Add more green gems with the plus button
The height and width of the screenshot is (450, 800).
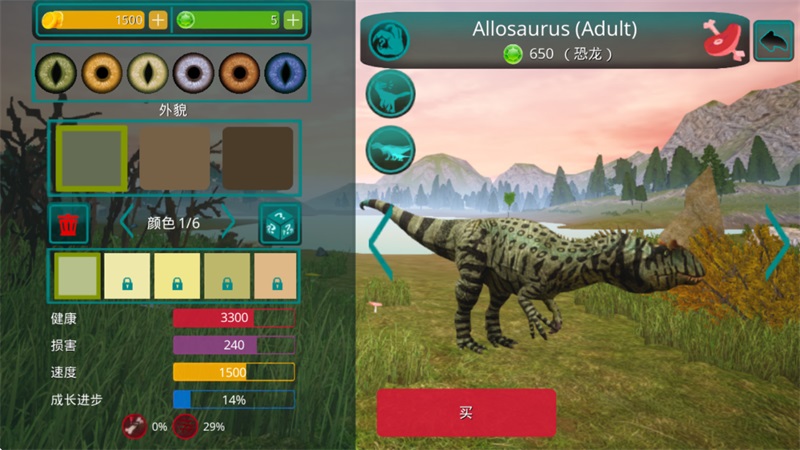tap(292, 20)
